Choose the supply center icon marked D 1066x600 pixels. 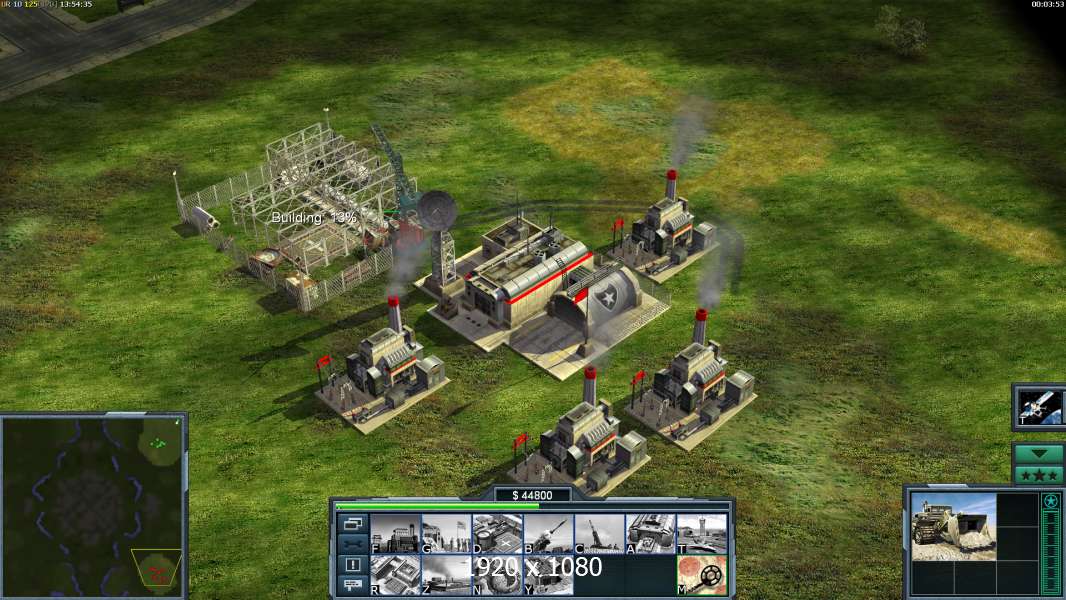[497, 534]
